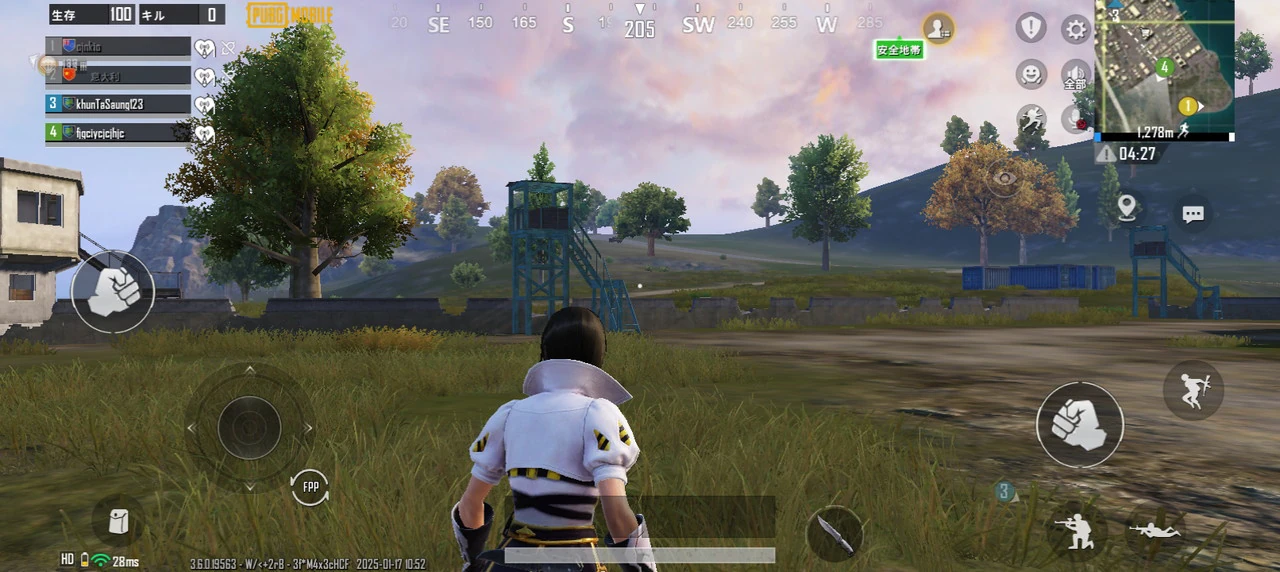Select teammate khunTaSaung123 in the squad list
Viewport: 1280px width, 572px height.
(118, 104)
